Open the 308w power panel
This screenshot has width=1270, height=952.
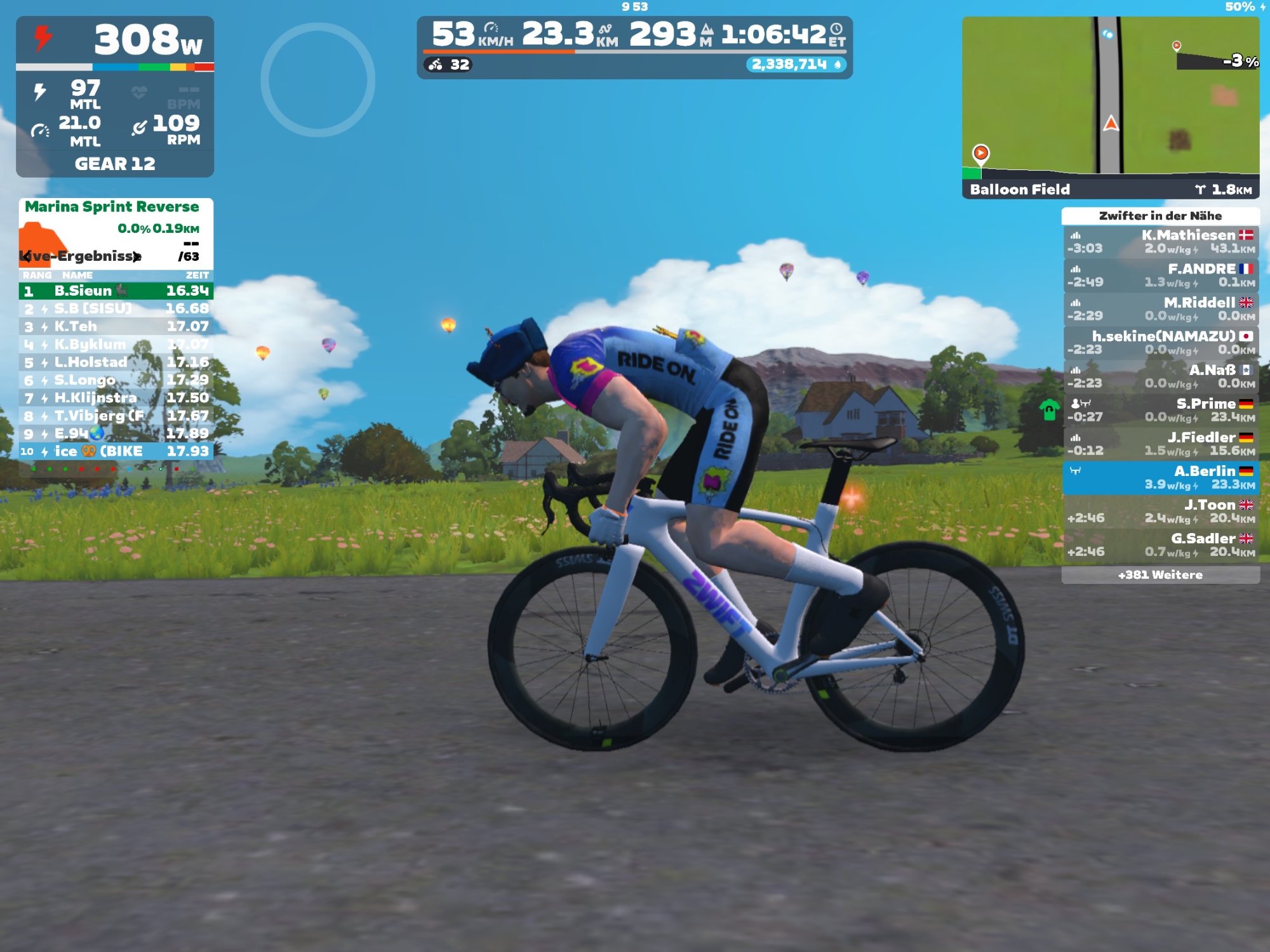click(x=115, y=40)
